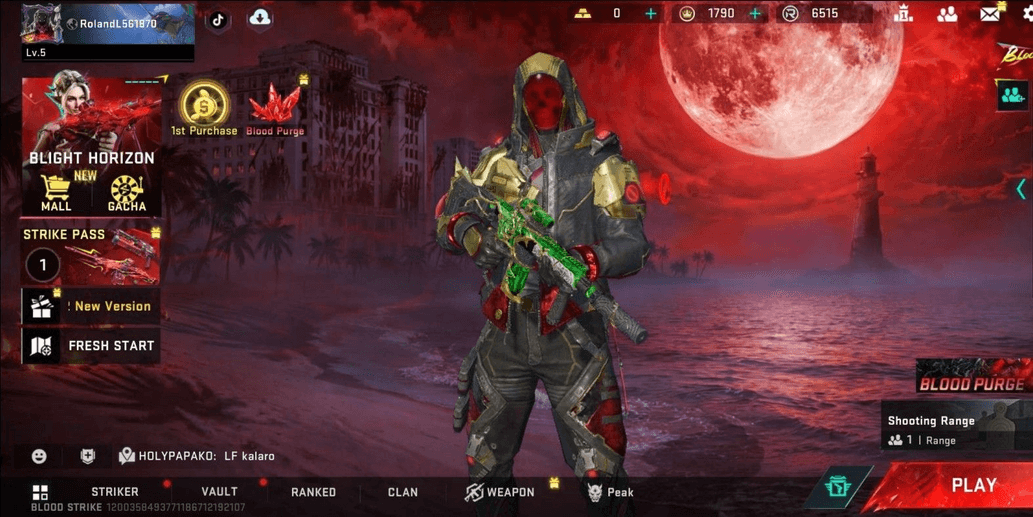Open the MALL shop
Image resolution: width=1033 pixels, height=517 pixels.
[x=56, y=193]
